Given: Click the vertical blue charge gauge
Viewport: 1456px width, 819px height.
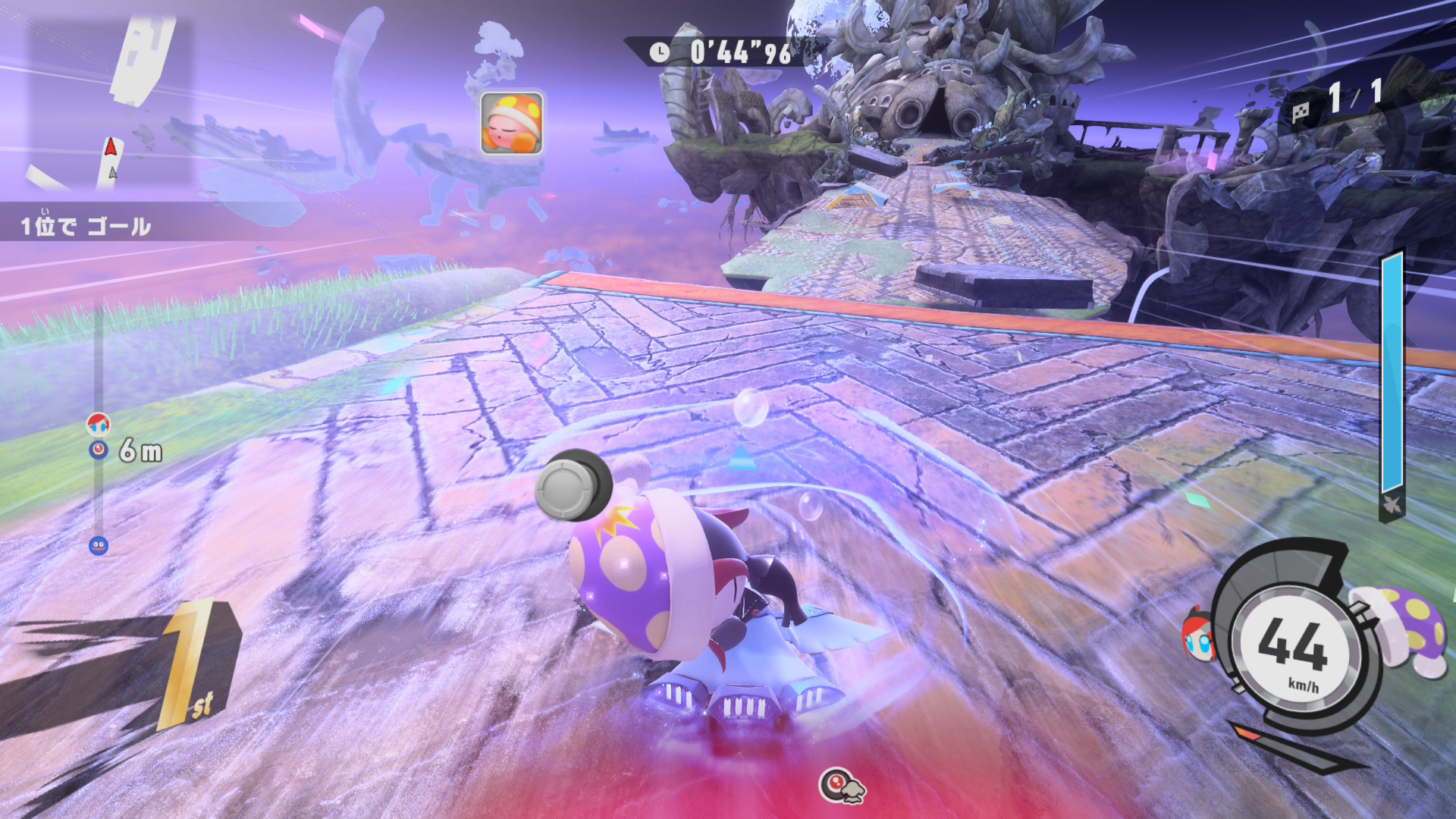Looking at the screenshot, I should click(x=1392, y=375).
